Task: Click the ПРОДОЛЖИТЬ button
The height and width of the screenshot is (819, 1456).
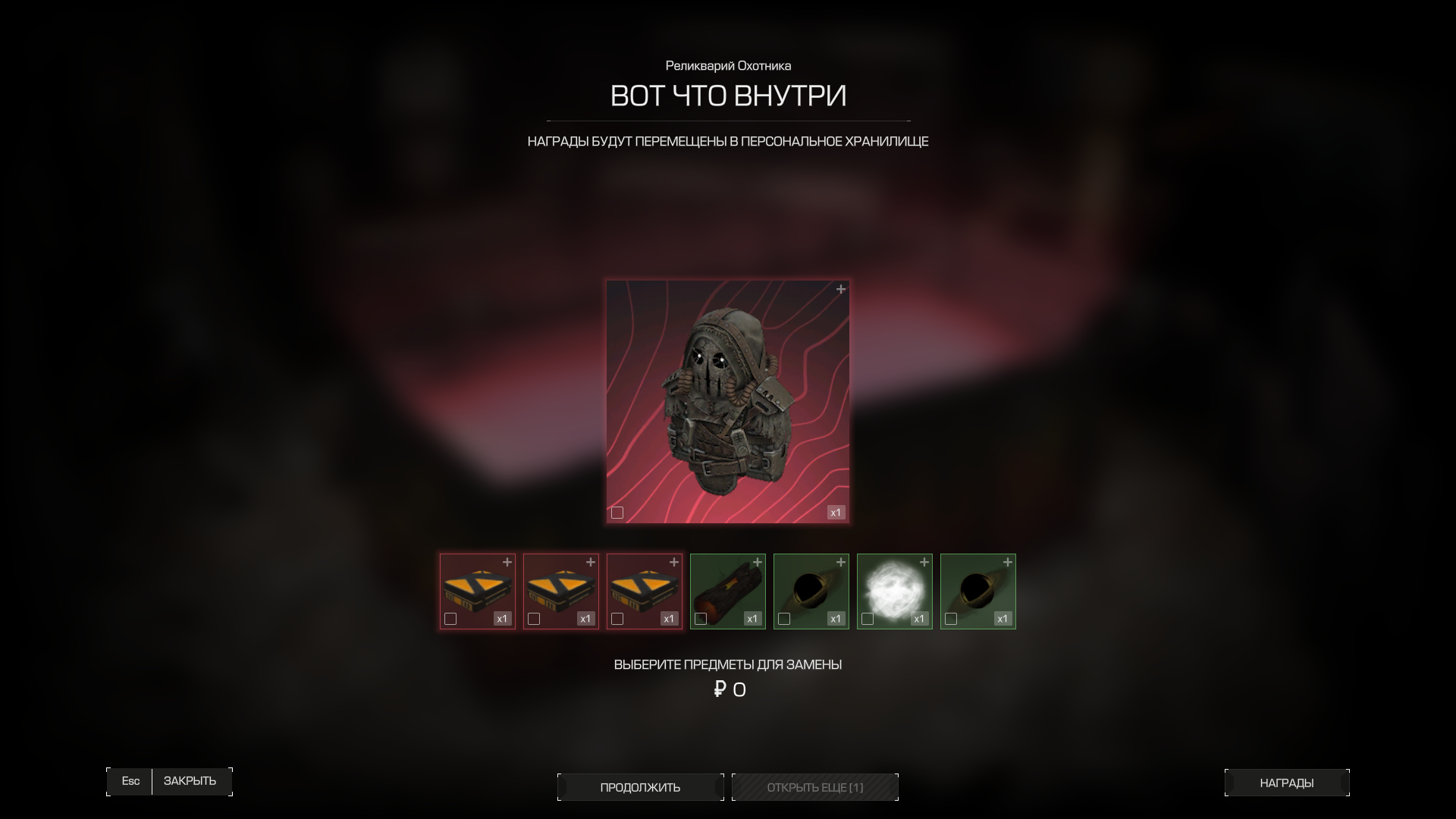Action: pyautogui.click(x=640, y=787)
